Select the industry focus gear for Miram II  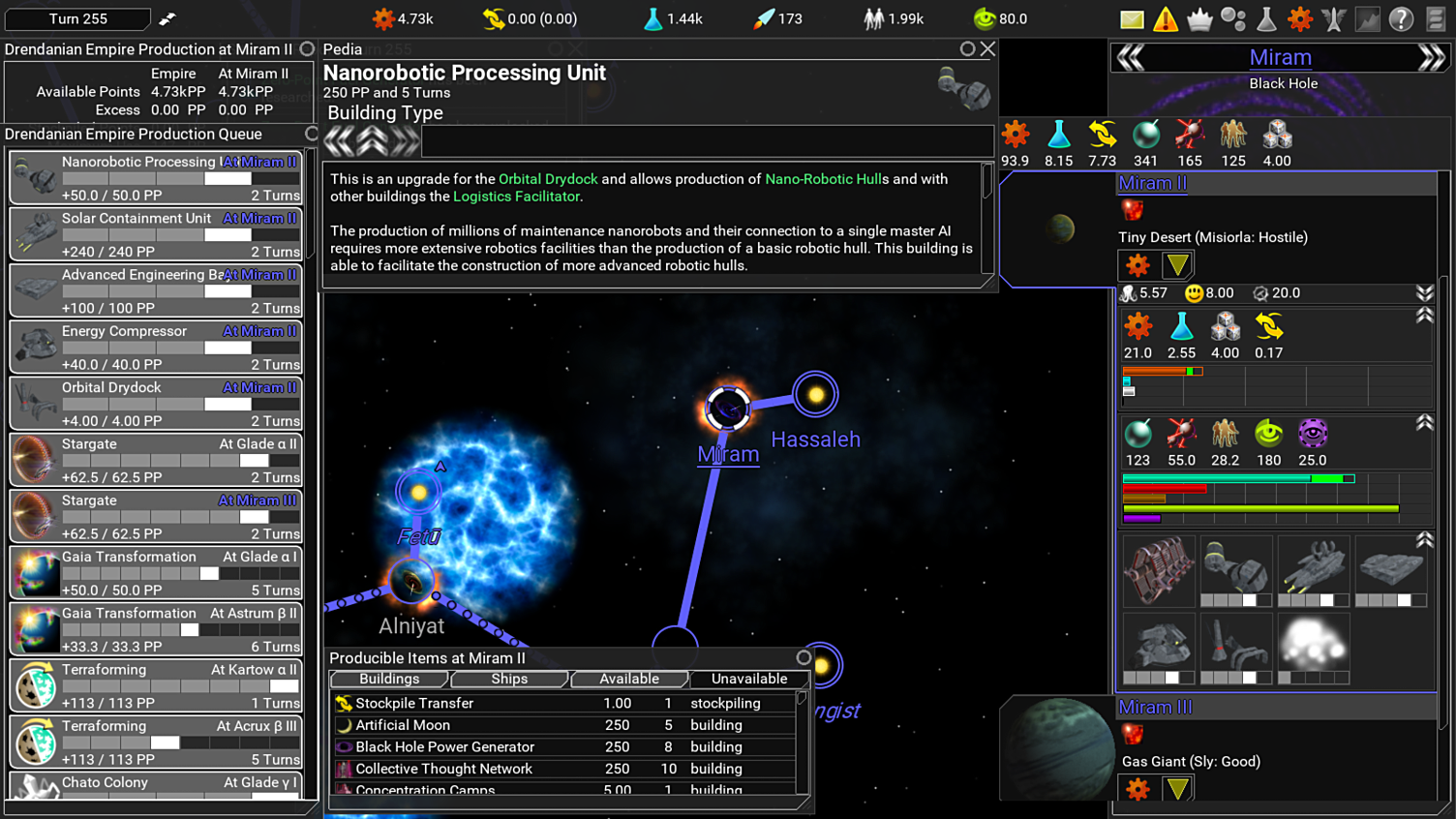[x=1137, y=264]
